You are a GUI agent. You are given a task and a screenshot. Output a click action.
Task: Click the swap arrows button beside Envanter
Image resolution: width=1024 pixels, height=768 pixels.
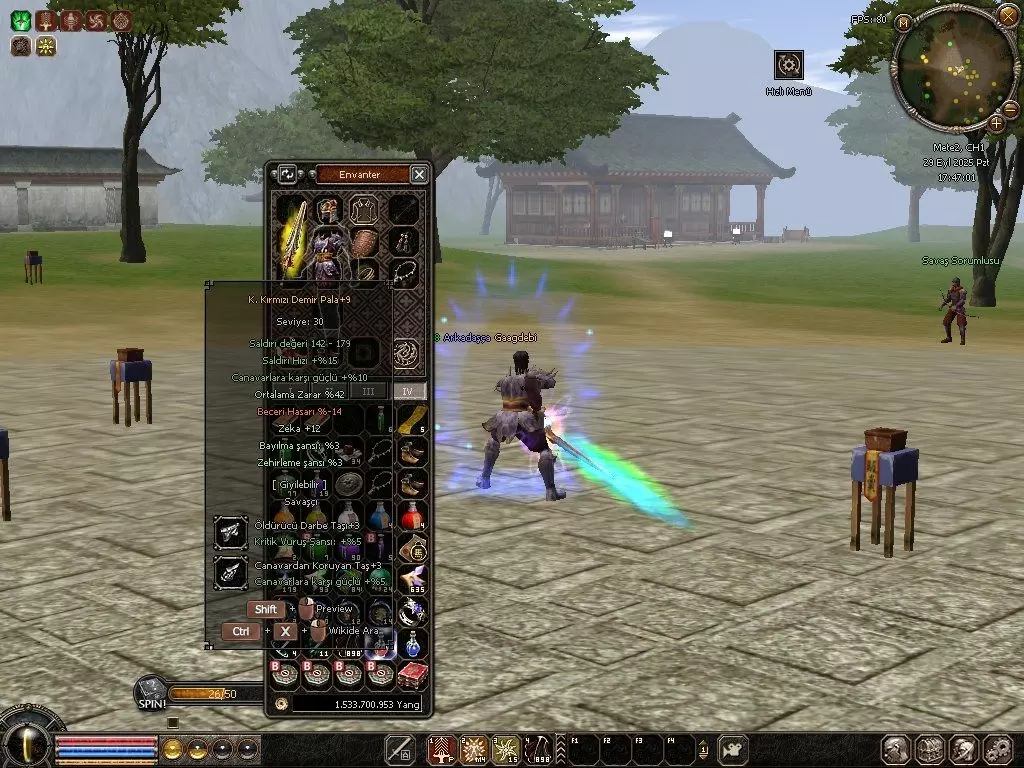[287, 174]
